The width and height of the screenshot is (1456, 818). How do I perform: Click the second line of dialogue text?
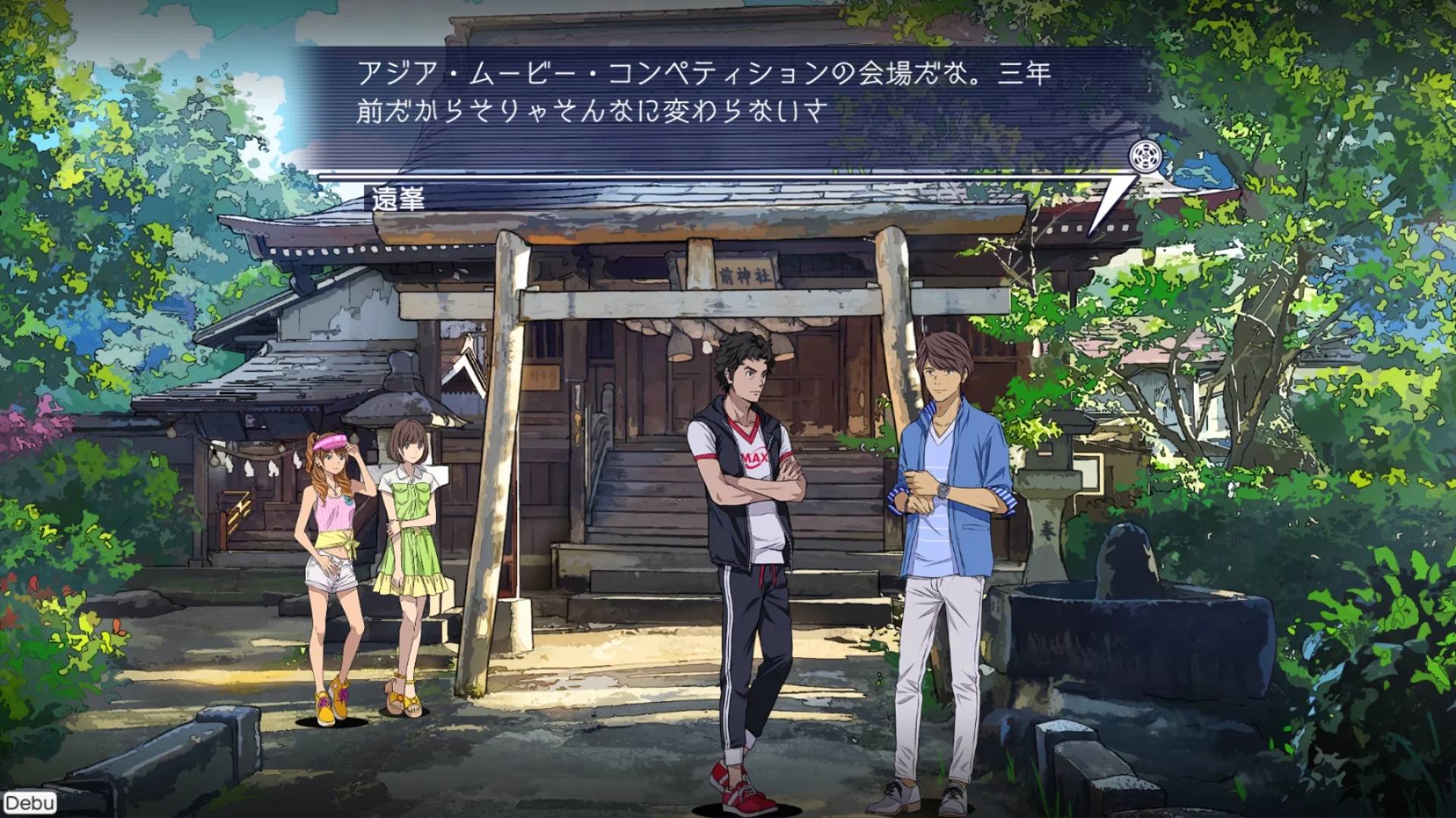[591, 112]
